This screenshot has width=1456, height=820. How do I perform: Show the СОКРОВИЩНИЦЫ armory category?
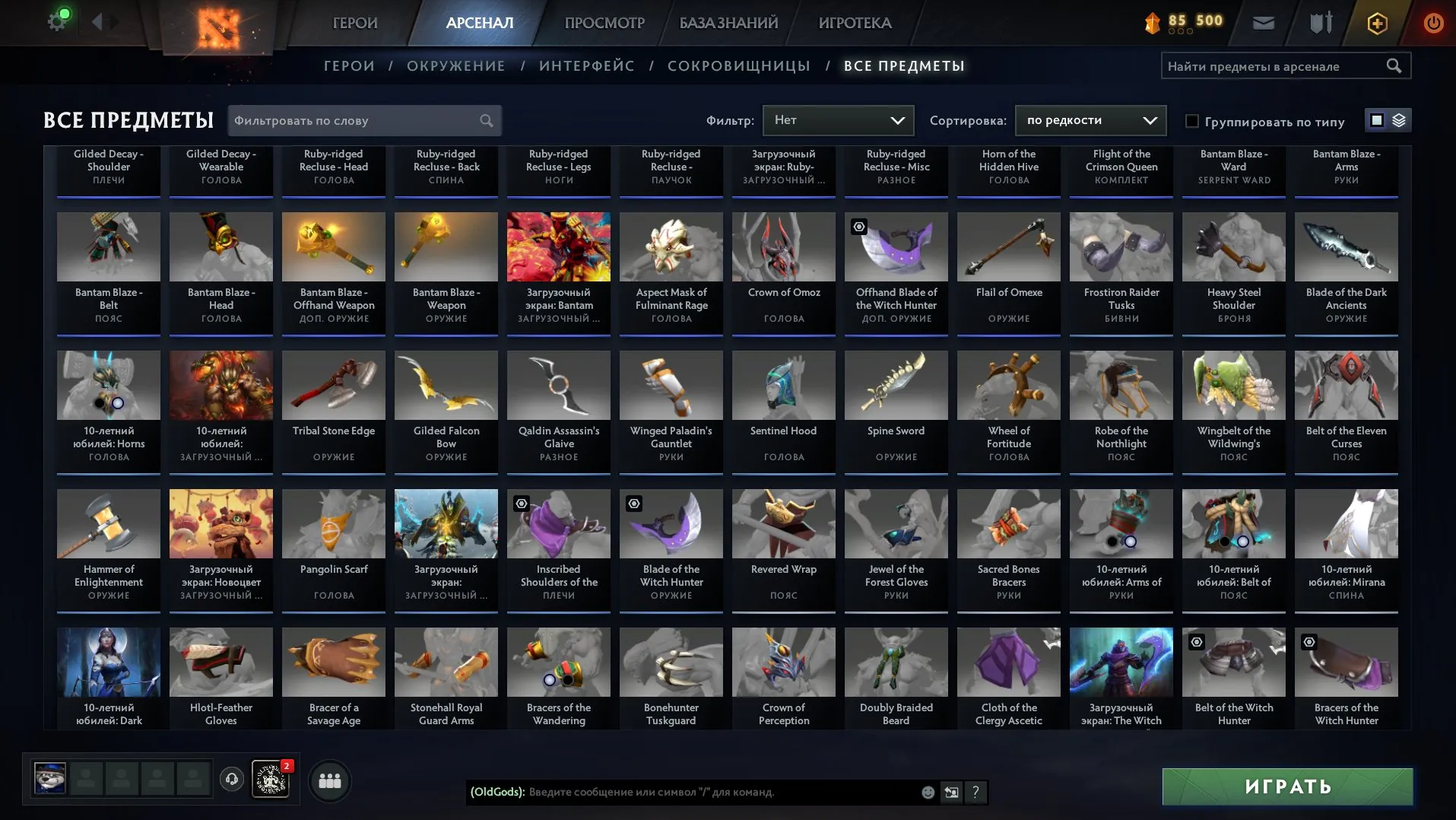738,66
